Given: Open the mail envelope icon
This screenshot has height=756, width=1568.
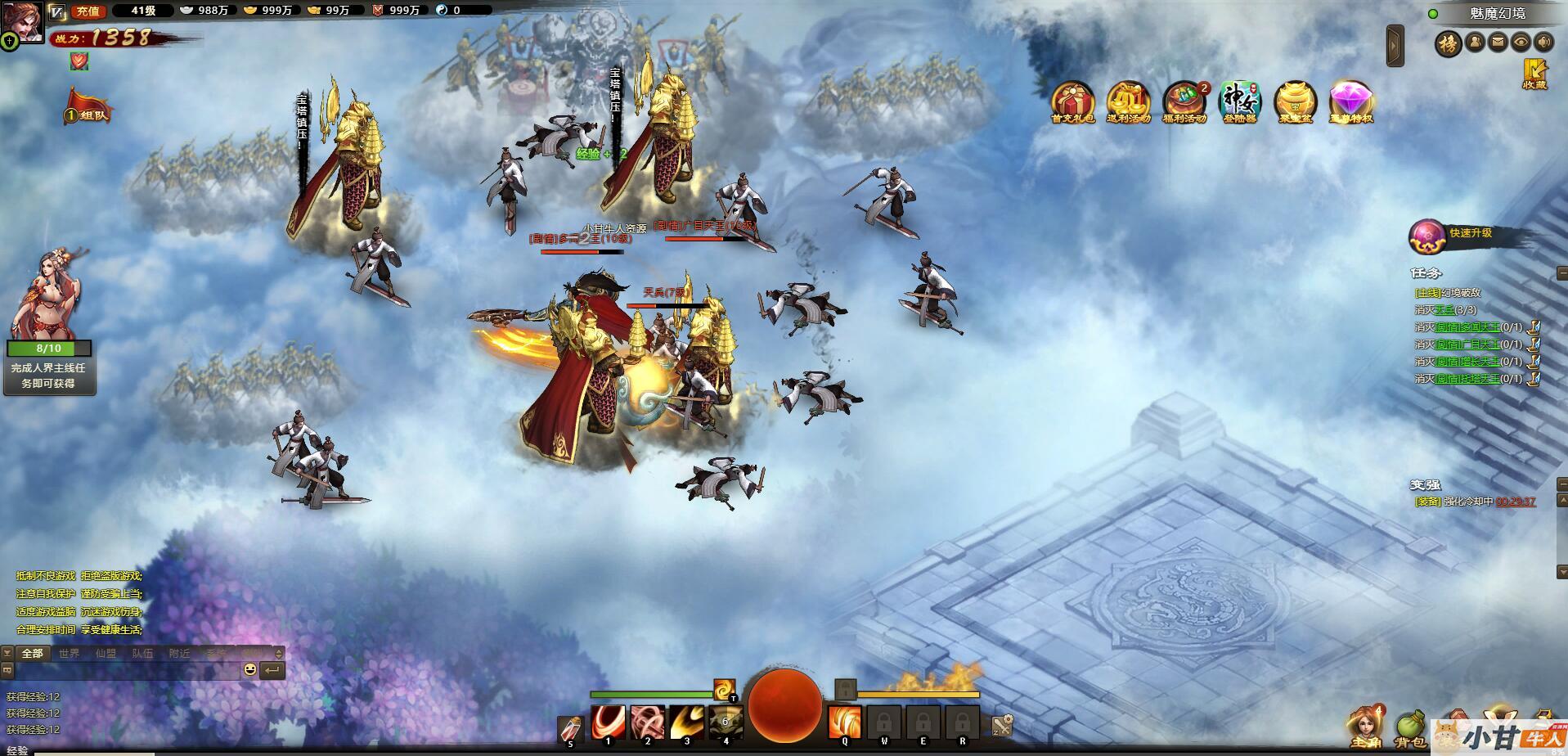Looking at the screenshot, I should pyautogui.click(x=1498, y=42).
